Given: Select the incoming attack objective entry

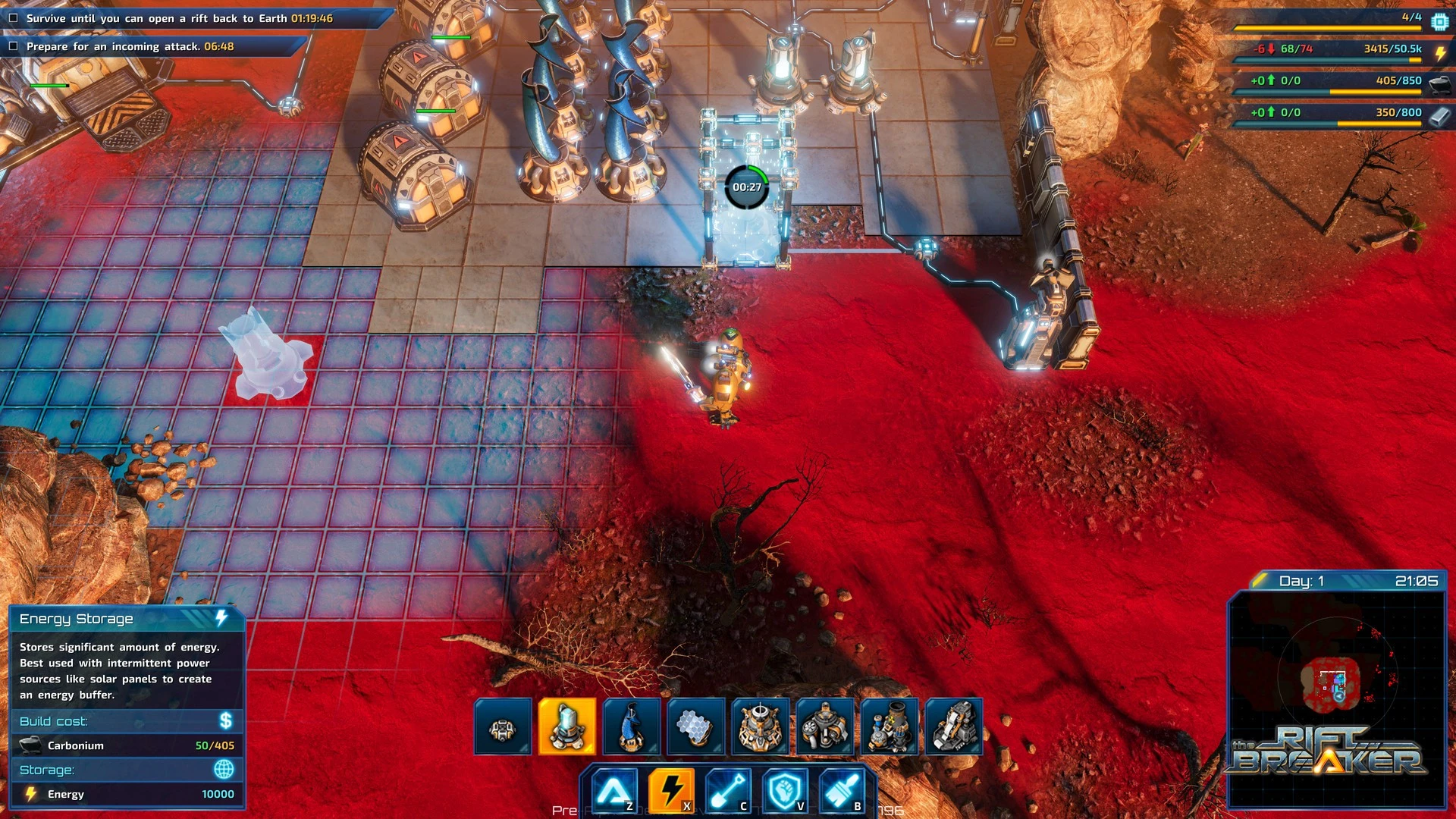Looking at the screenshot, I should 130,46.
